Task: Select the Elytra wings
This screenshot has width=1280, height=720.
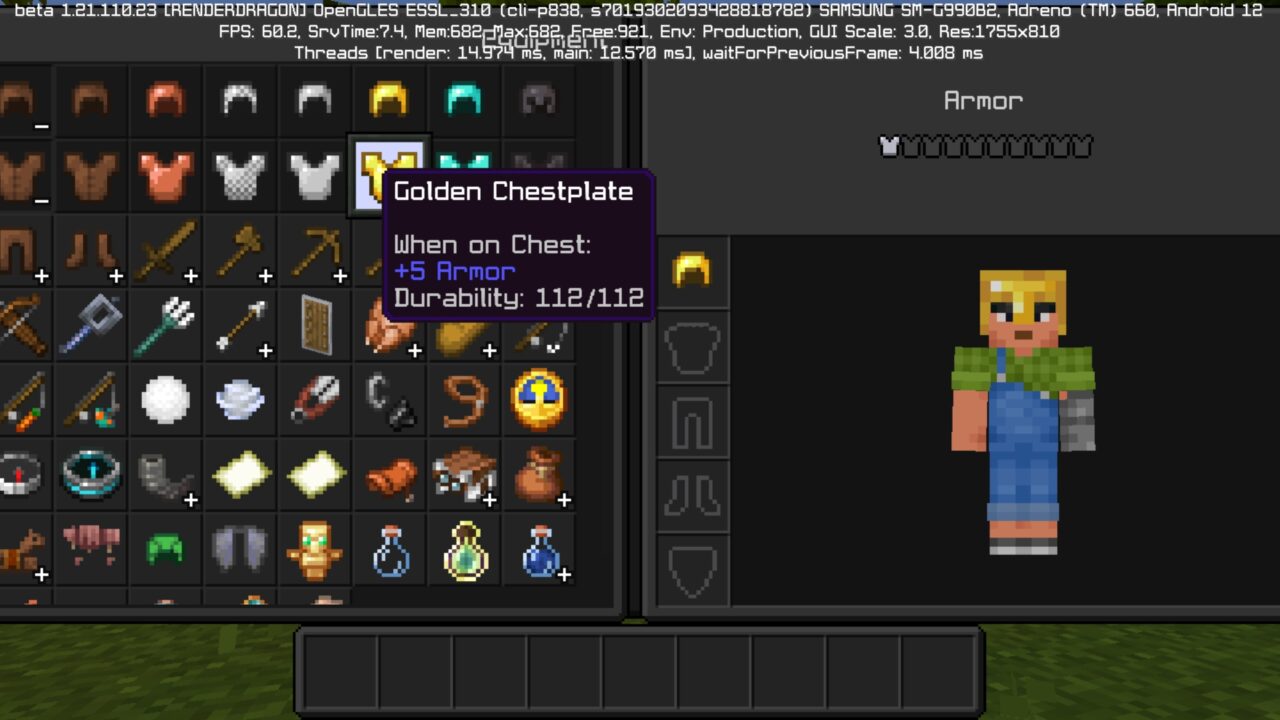Action: coord(240,550)
